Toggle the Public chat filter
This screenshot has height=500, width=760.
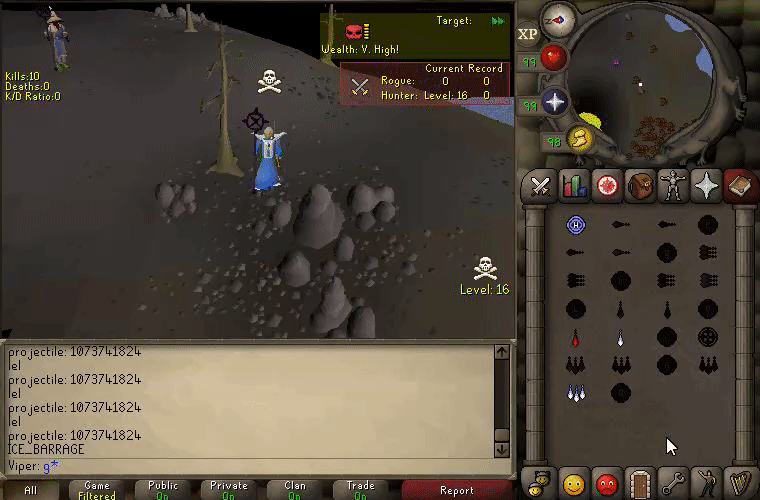(163, 490)
